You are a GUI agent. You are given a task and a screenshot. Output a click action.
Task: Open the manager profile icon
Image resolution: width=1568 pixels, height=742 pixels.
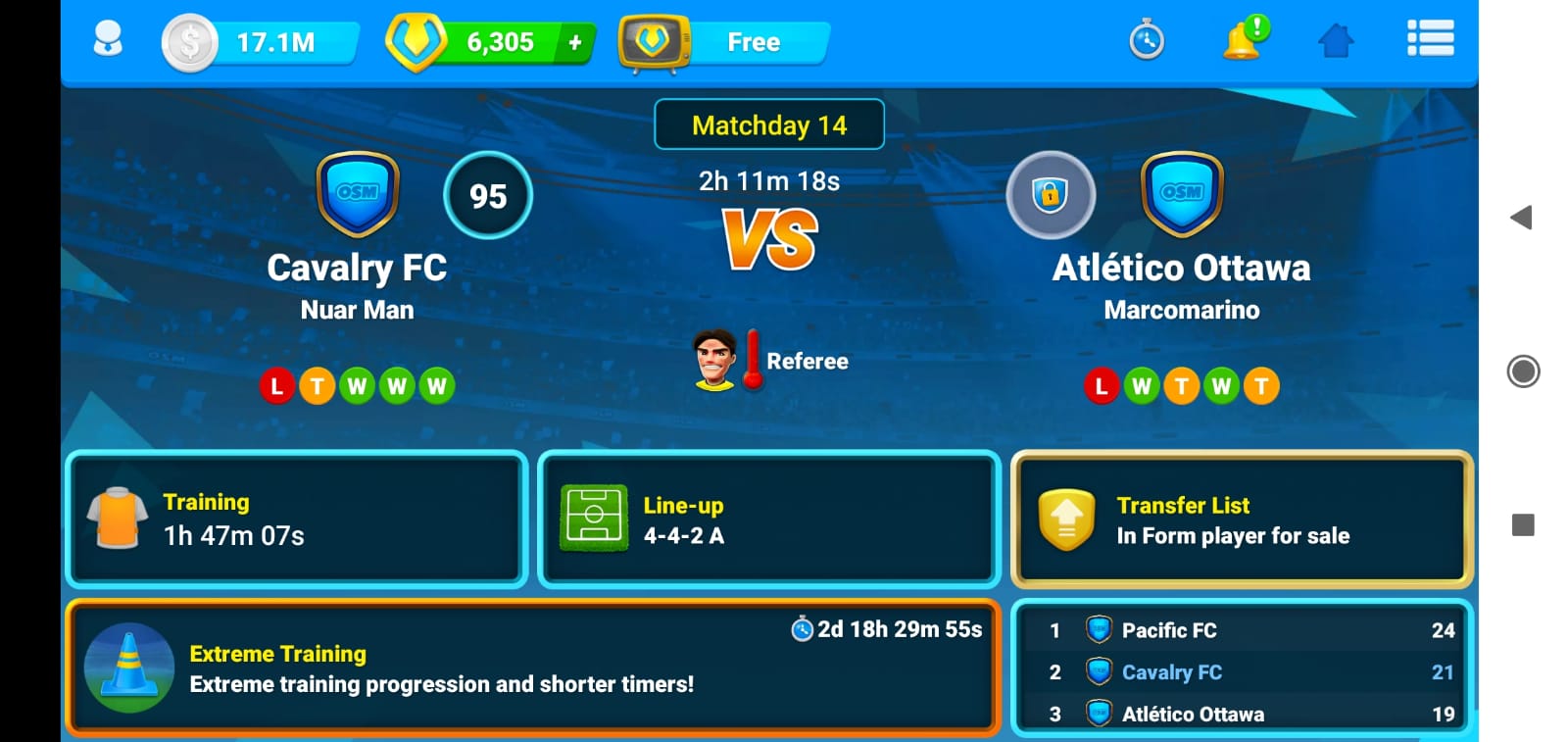pos(108,40)
